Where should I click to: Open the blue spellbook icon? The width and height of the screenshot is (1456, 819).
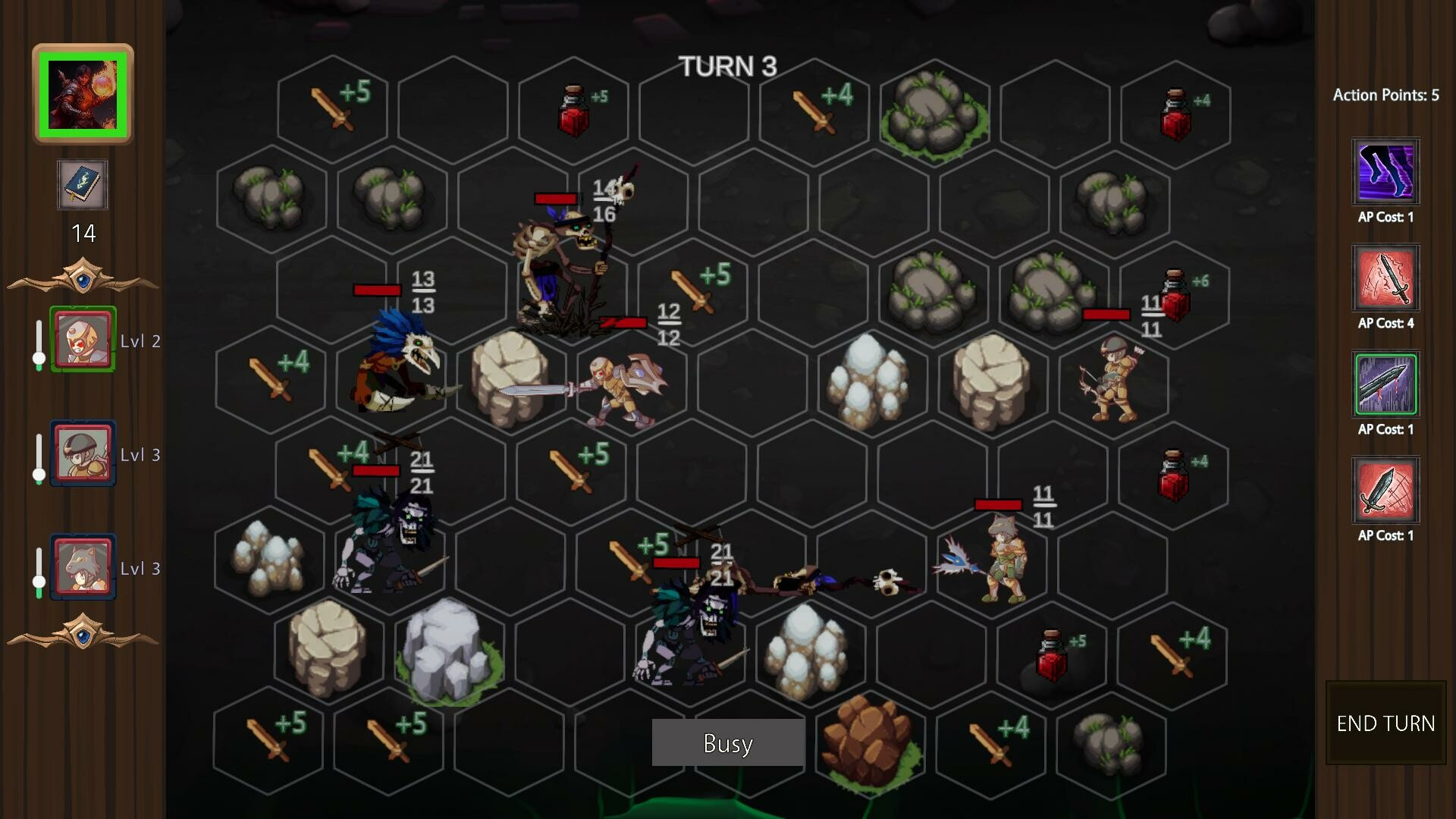point(83,185)
